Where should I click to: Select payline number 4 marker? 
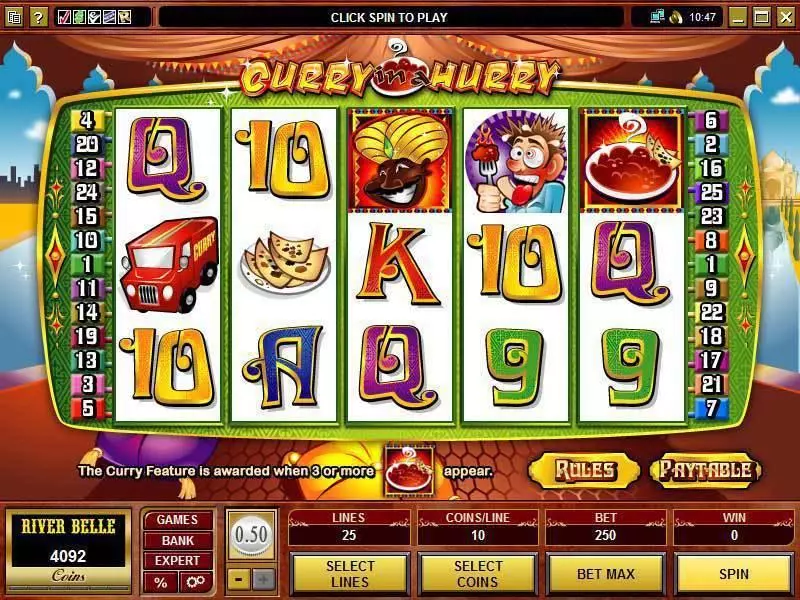[x=87, y=120]
